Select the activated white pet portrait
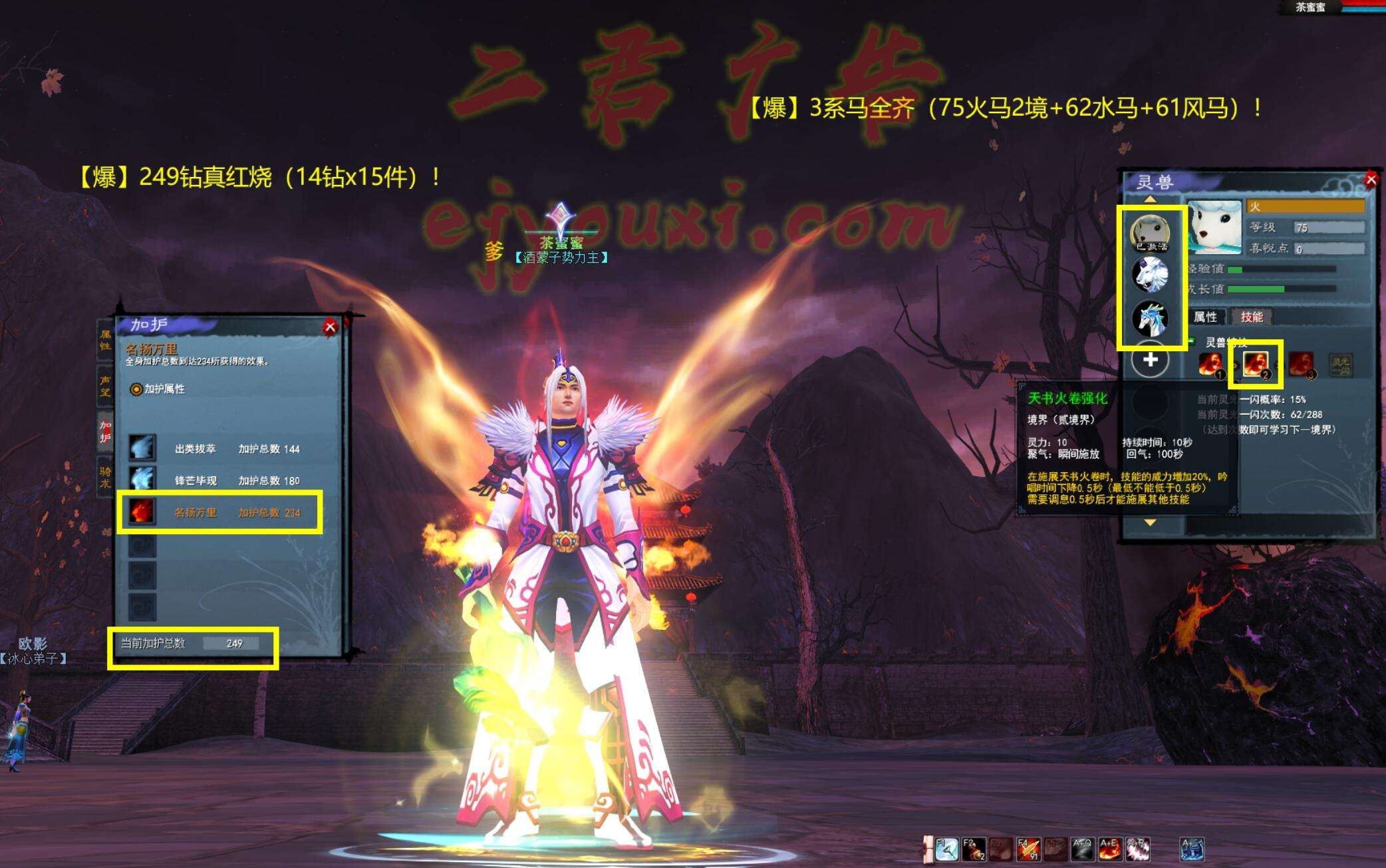This screenshot has height=868, width=1386. [x=1150, y=233]
